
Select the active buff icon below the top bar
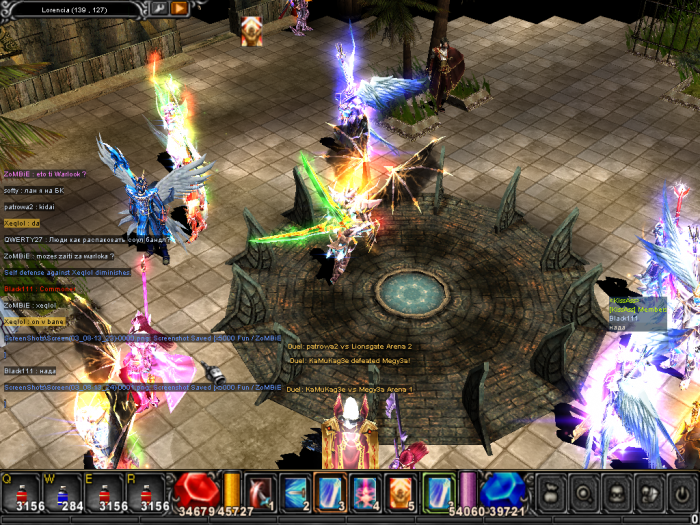pyautogui.click(x=253, y=31)
